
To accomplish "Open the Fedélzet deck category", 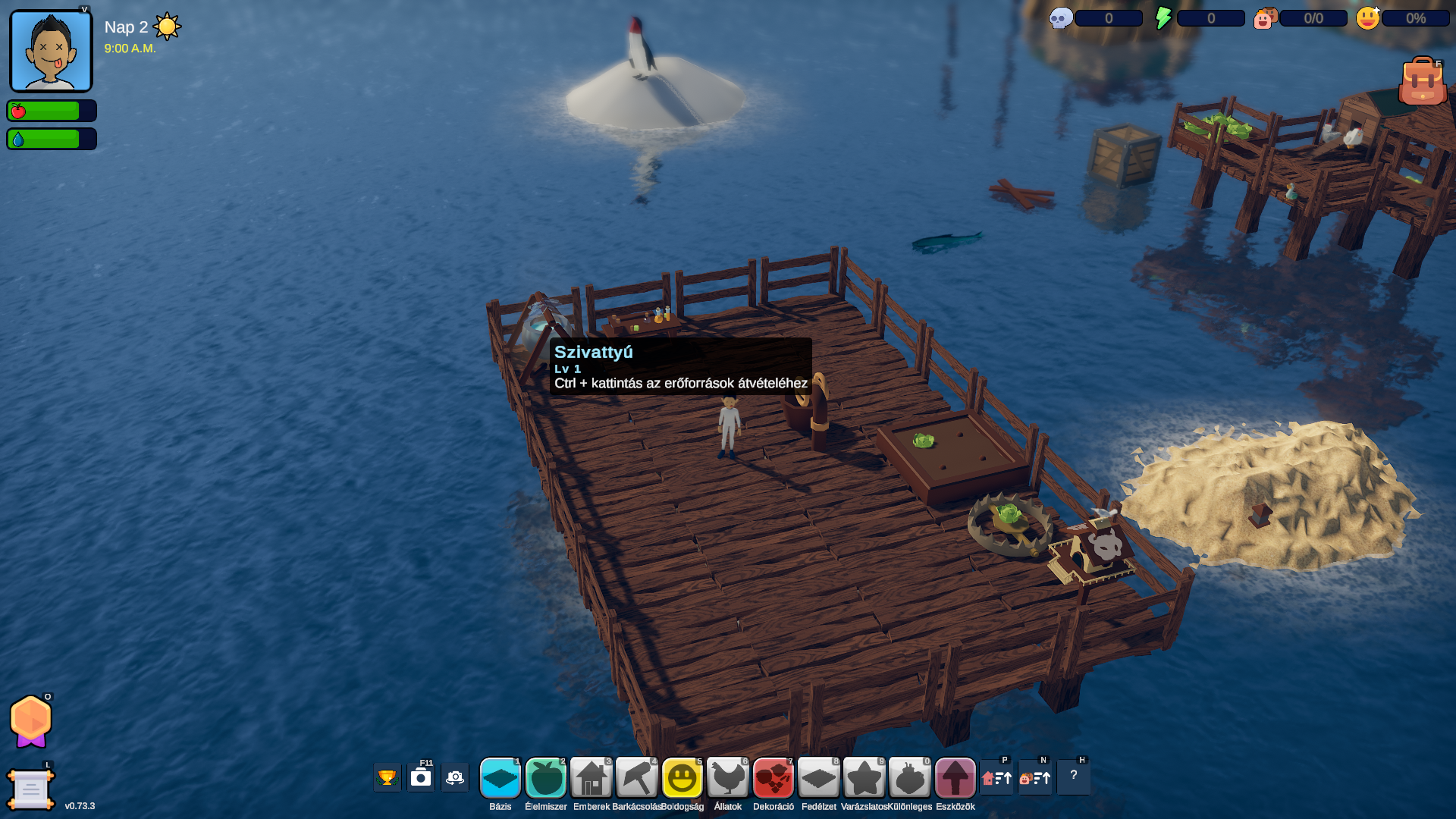I will click(x=819, y=778).
